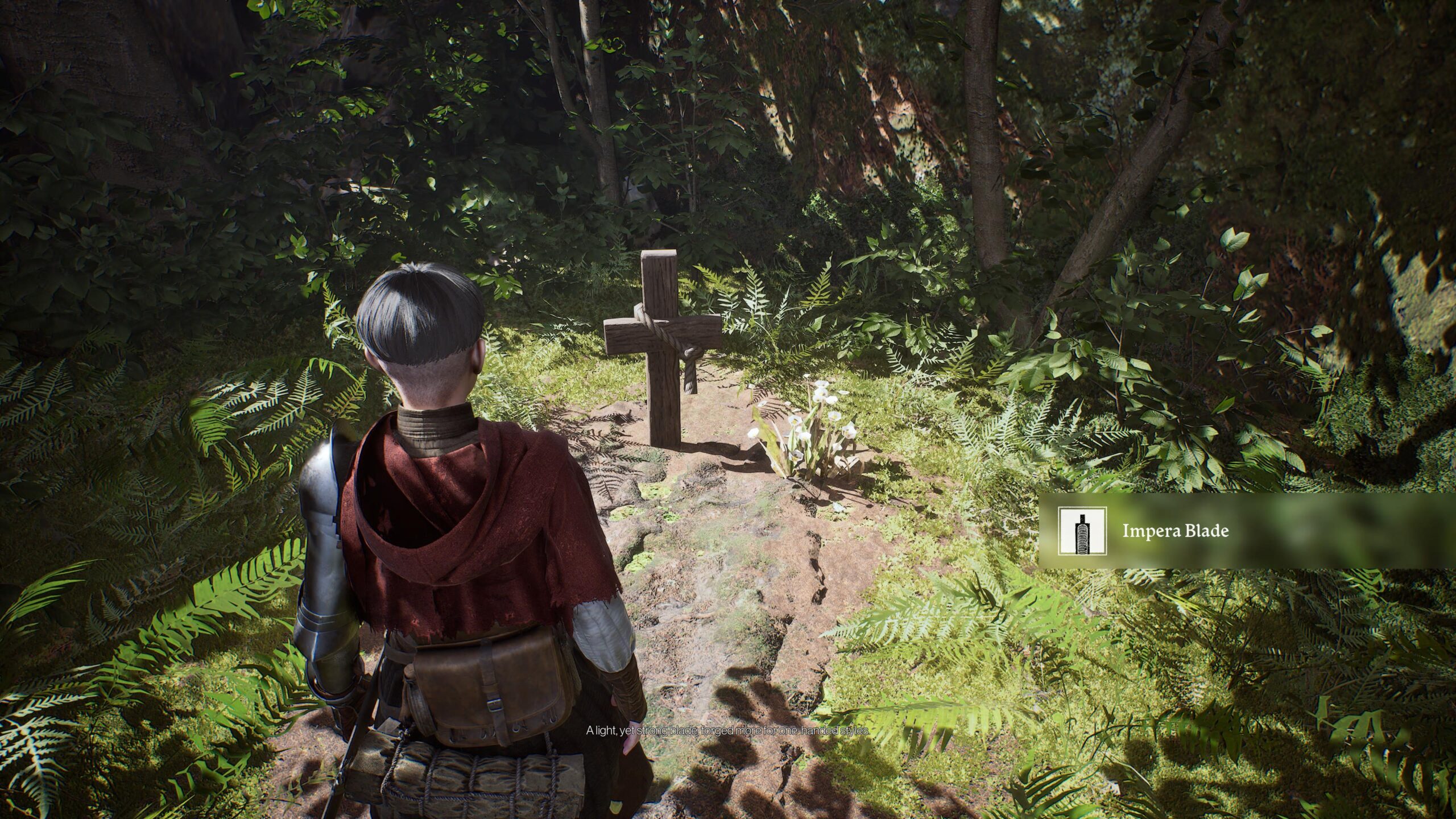This screenshot has height=819, width=1456.
Task: Click the Impera Blade item icon
Action: 1082,531
